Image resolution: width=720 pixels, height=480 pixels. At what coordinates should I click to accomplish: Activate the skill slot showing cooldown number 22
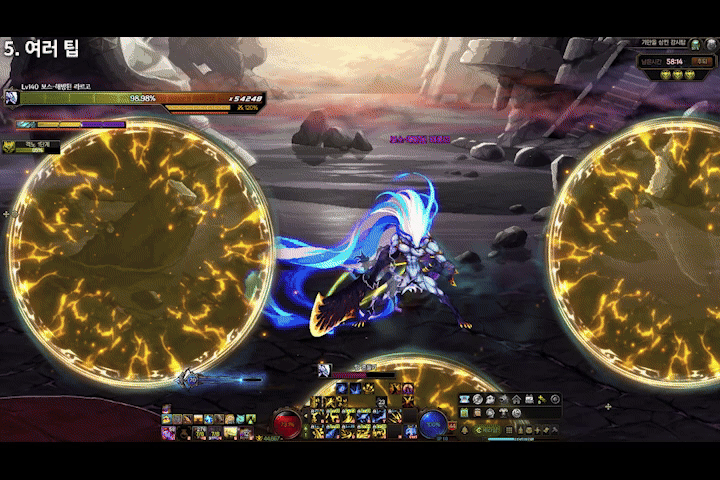tap(381, 401)
